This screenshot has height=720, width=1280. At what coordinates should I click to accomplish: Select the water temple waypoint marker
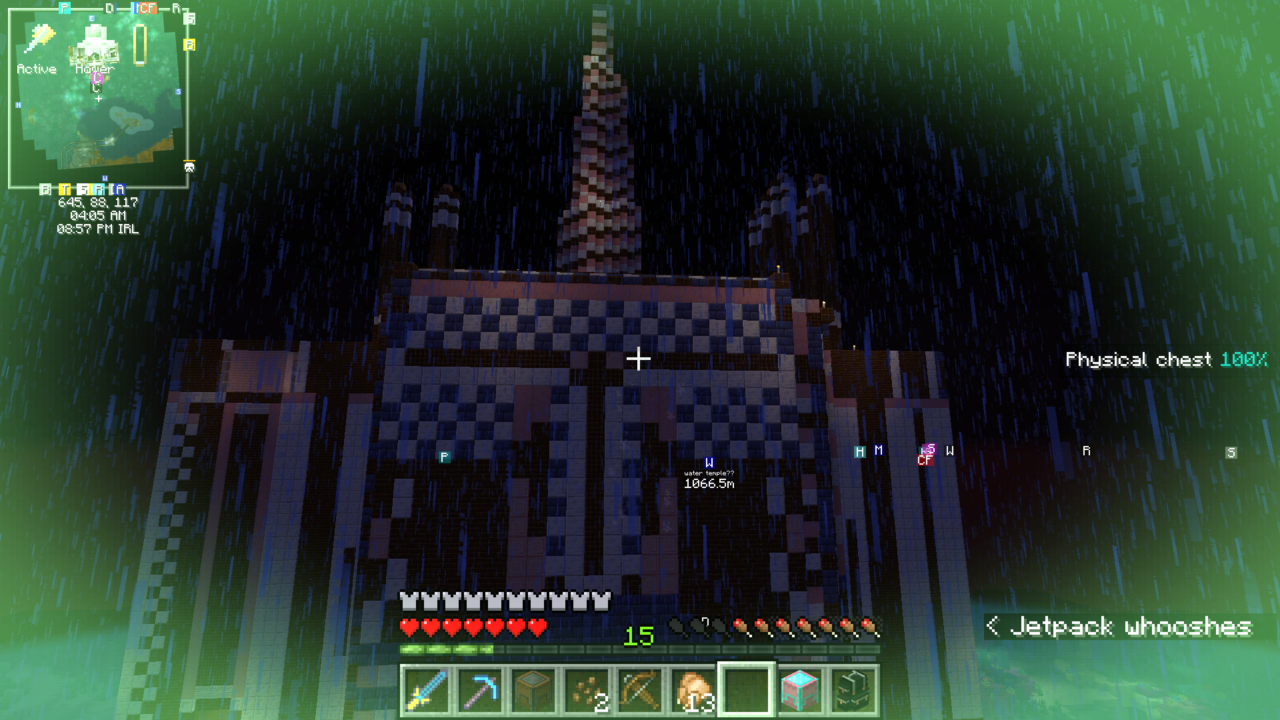point(709,463)
